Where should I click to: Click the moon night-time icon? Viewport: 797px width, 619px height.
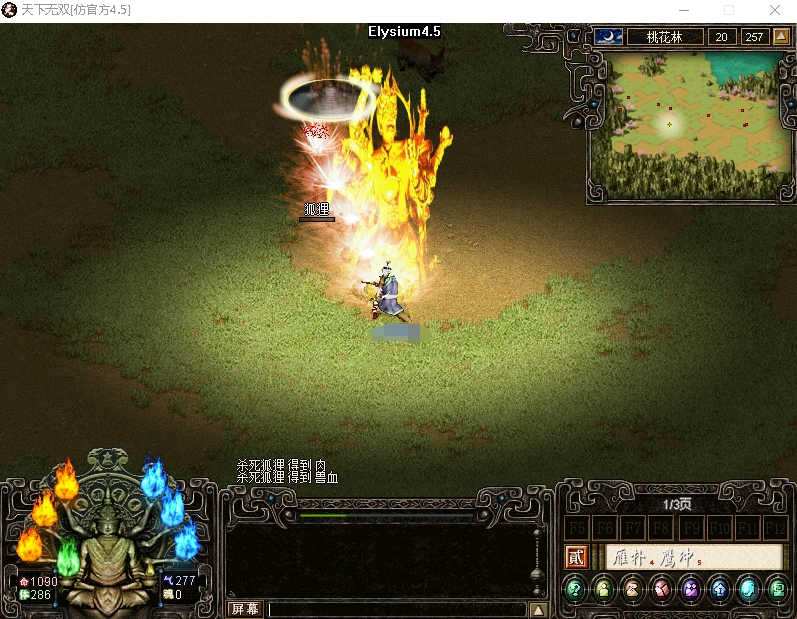click(608, 37)
